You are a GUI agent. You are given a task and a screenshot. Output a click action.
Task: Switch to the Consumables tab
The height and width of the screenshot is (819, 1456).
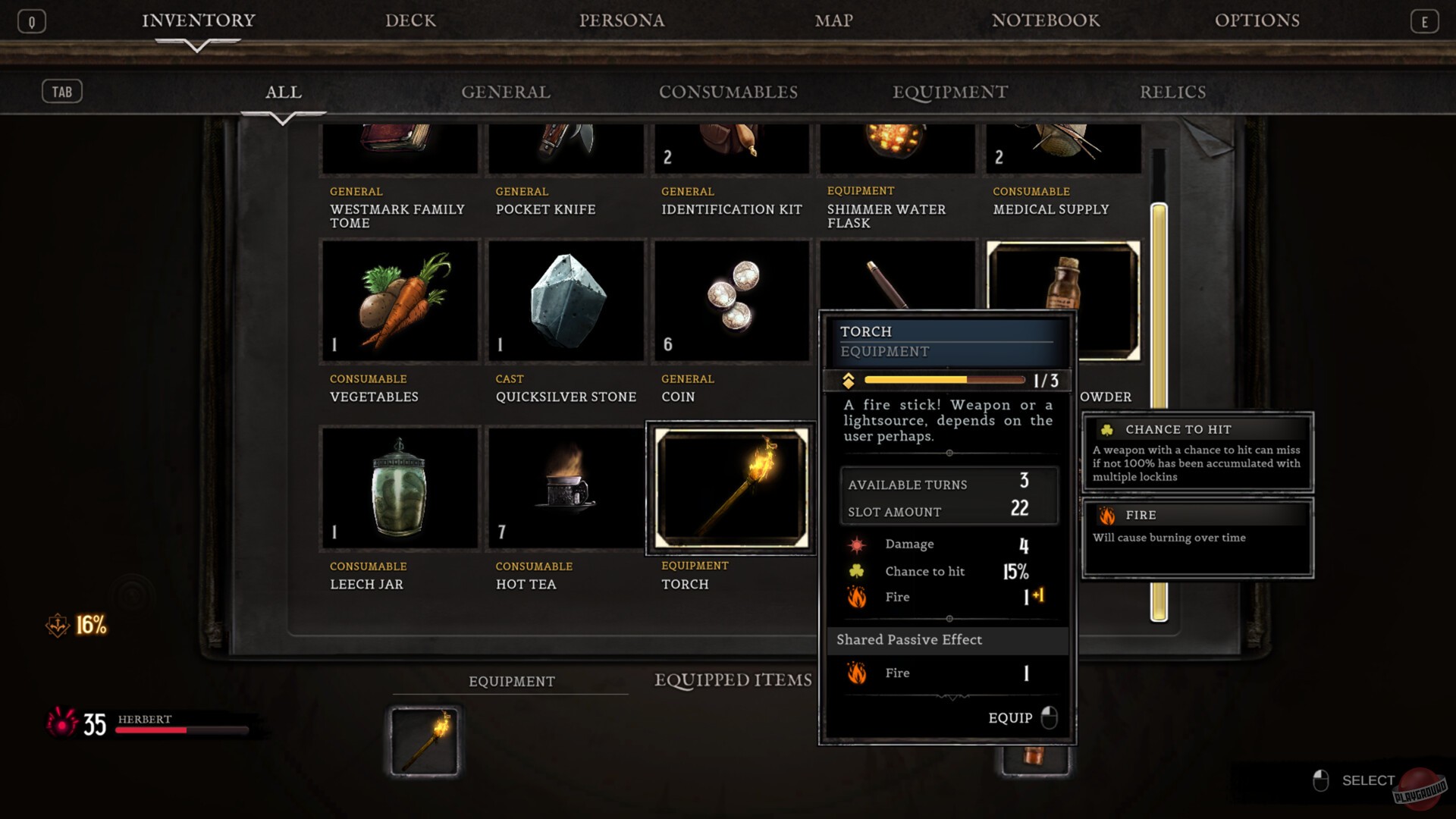(x=729, y=92)
